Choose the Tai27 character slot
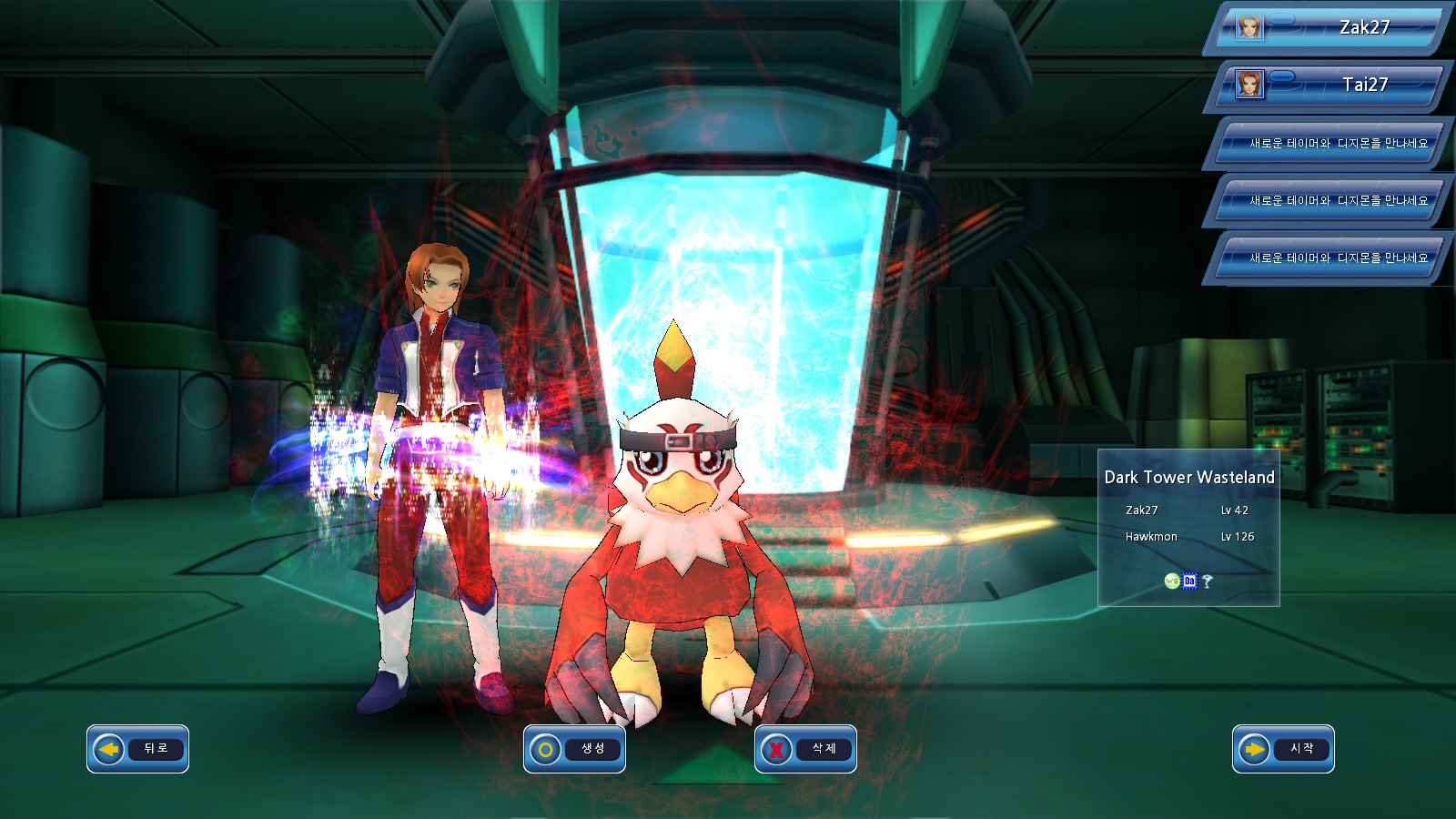This screenshot has width=1456, height=819. tap(1330, 86)
